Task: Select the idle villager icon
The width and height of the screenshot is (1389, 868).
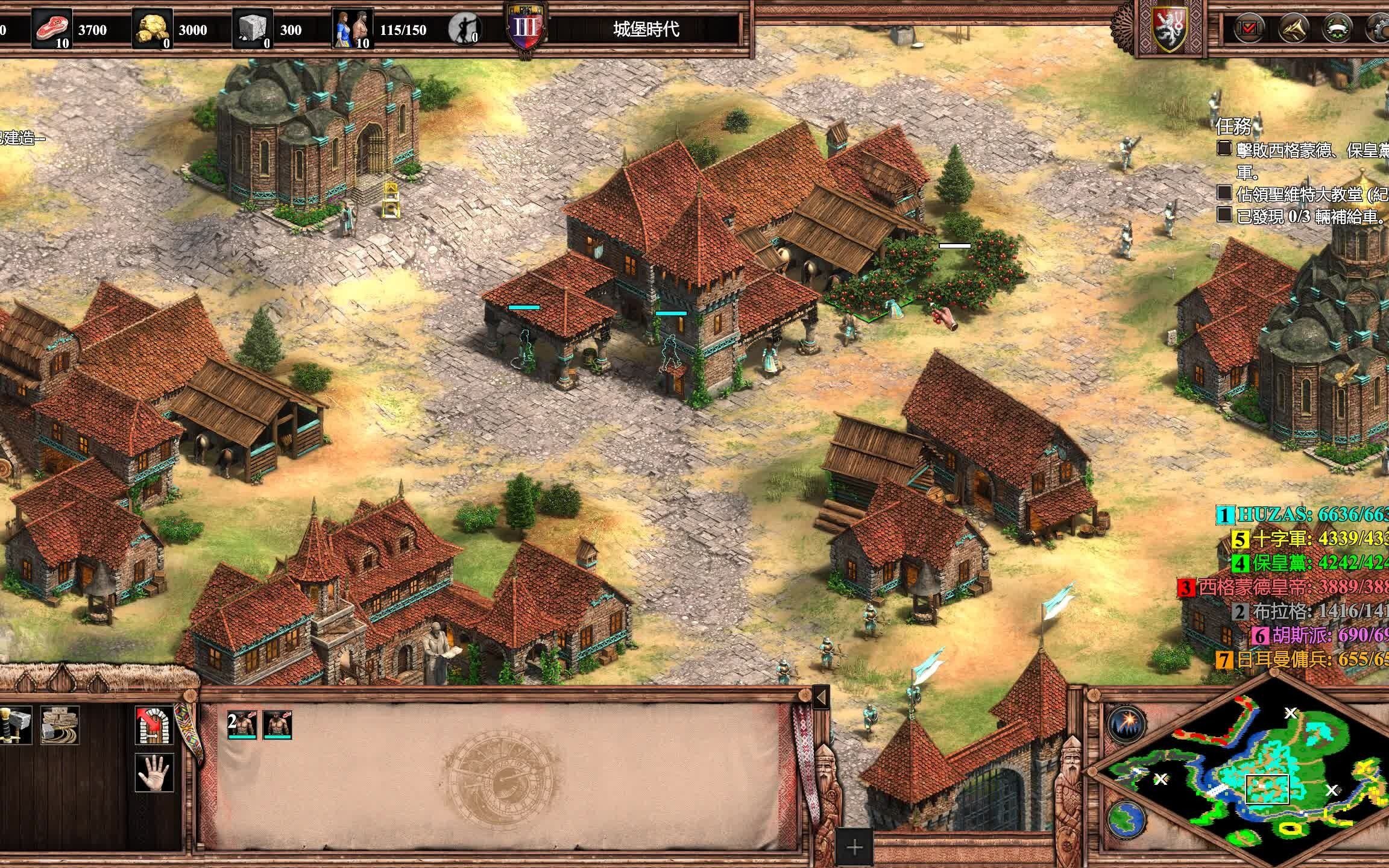Action: pyautogui.click(x=464, y=29)
